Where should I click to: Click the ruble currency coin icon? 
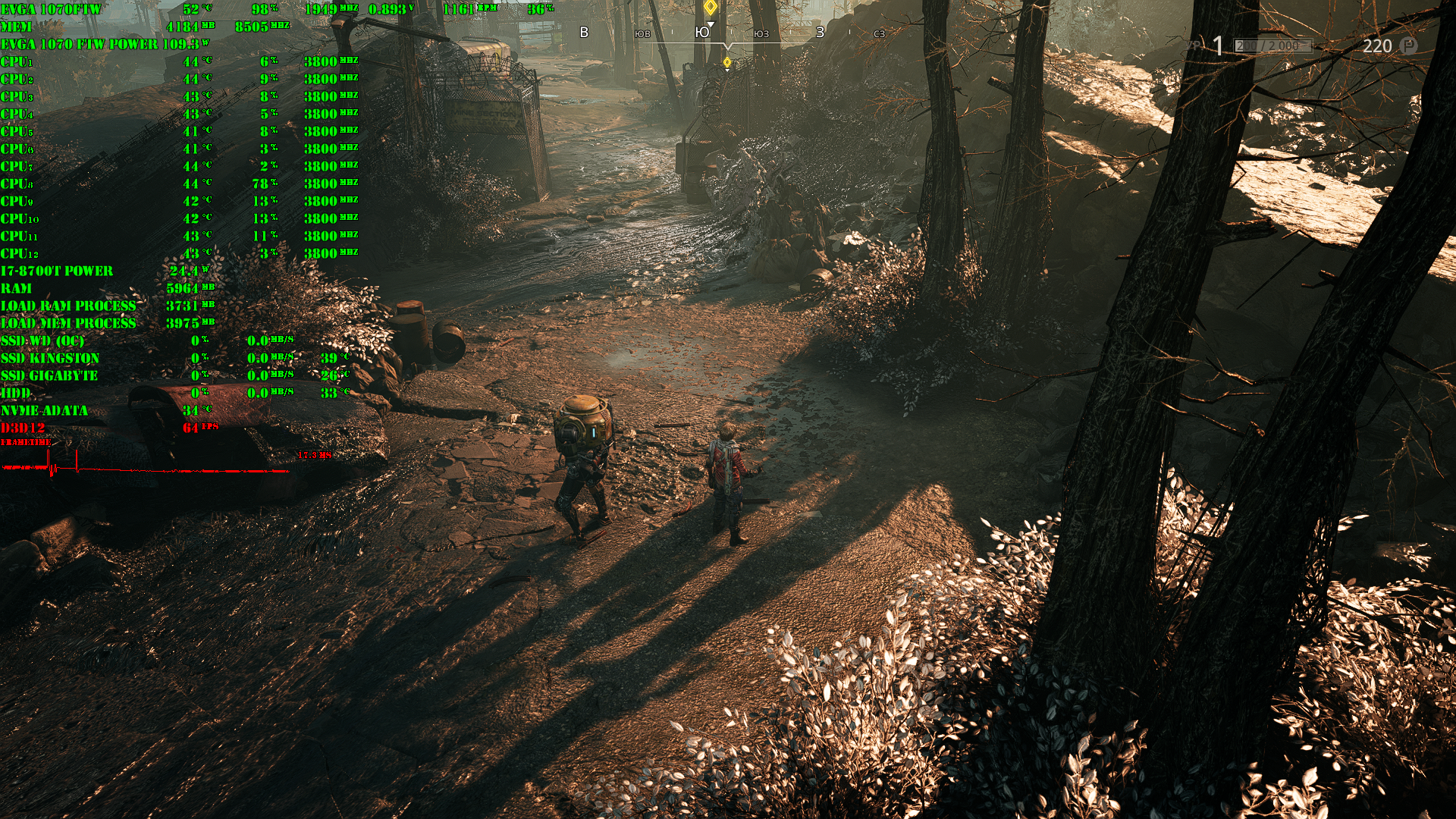(x=1408, y=45)
